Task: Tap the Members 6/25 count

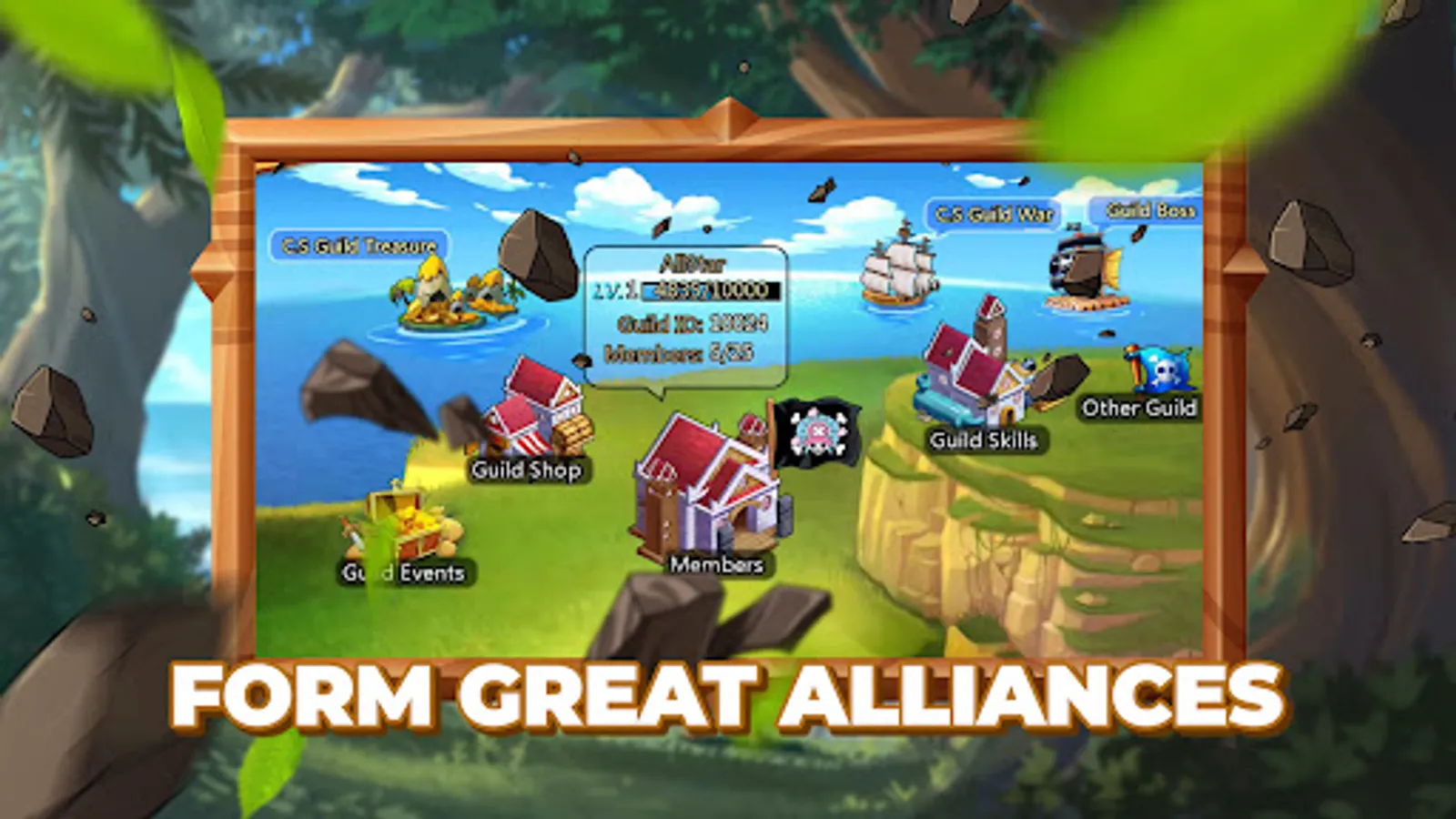Action: [680, 353]
